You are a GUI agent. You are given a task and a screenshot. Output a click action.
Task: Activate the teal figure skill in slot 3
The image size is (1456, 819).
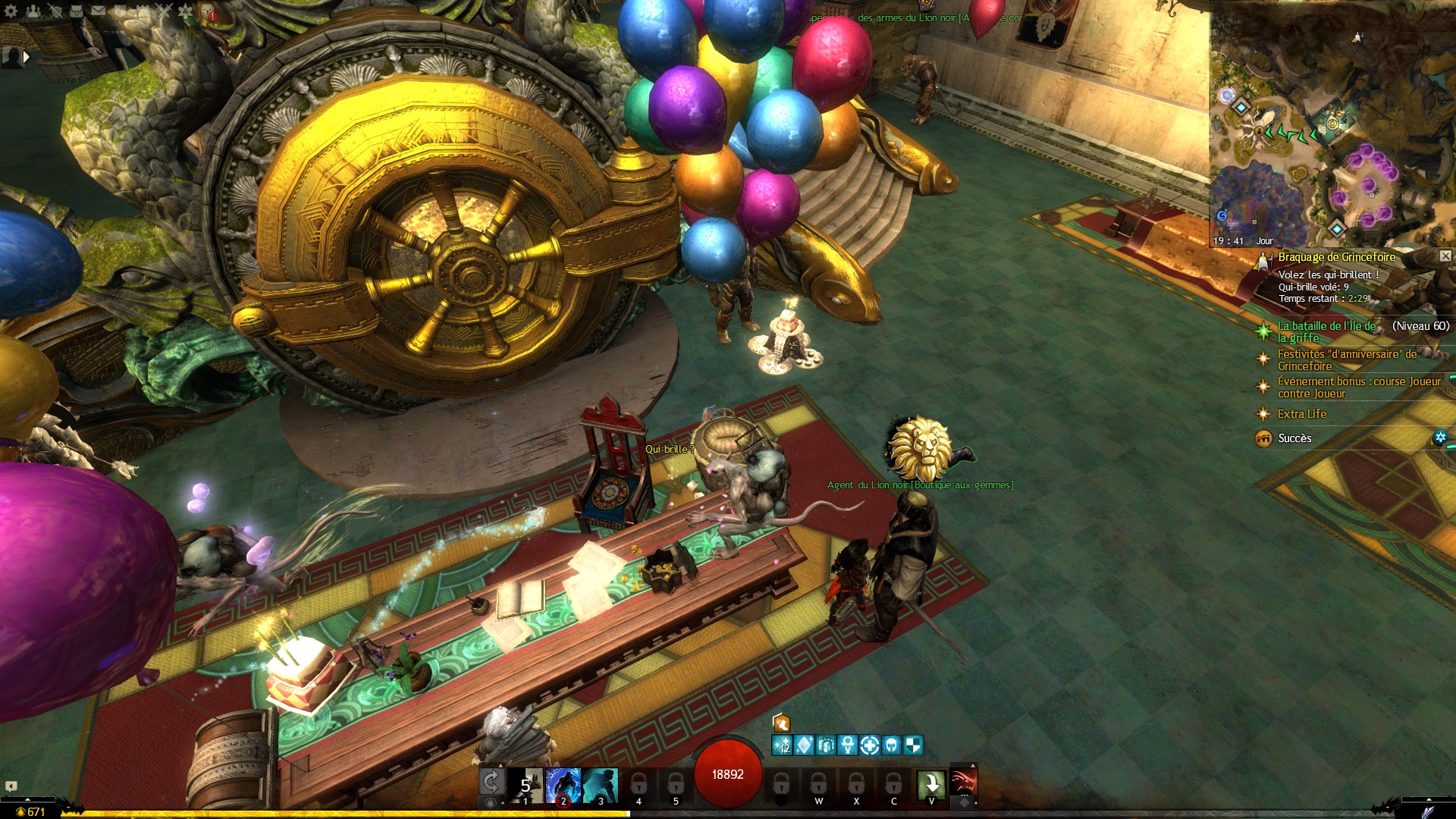[601, 785]
